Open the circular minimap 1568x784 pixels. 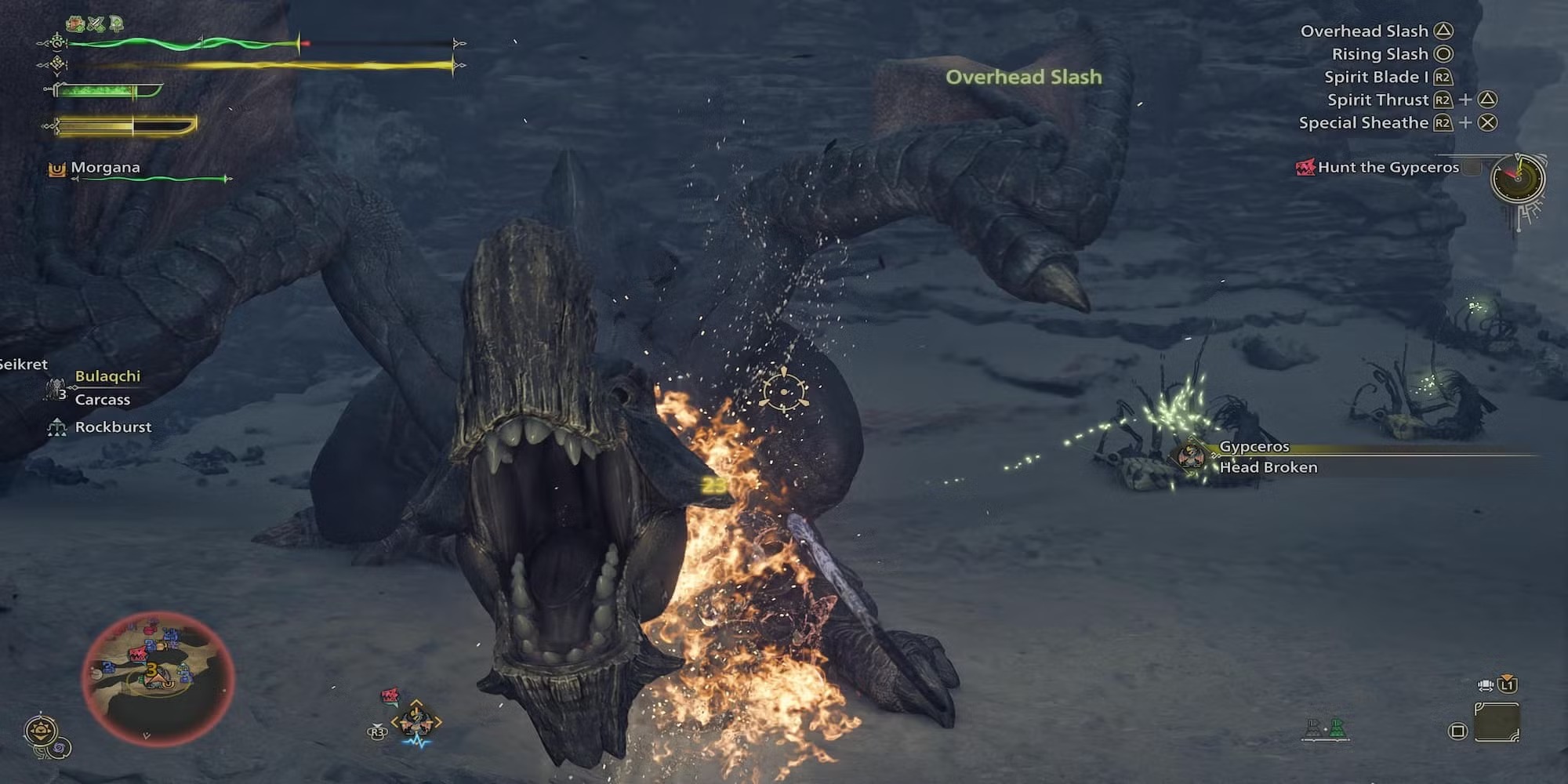158,678
